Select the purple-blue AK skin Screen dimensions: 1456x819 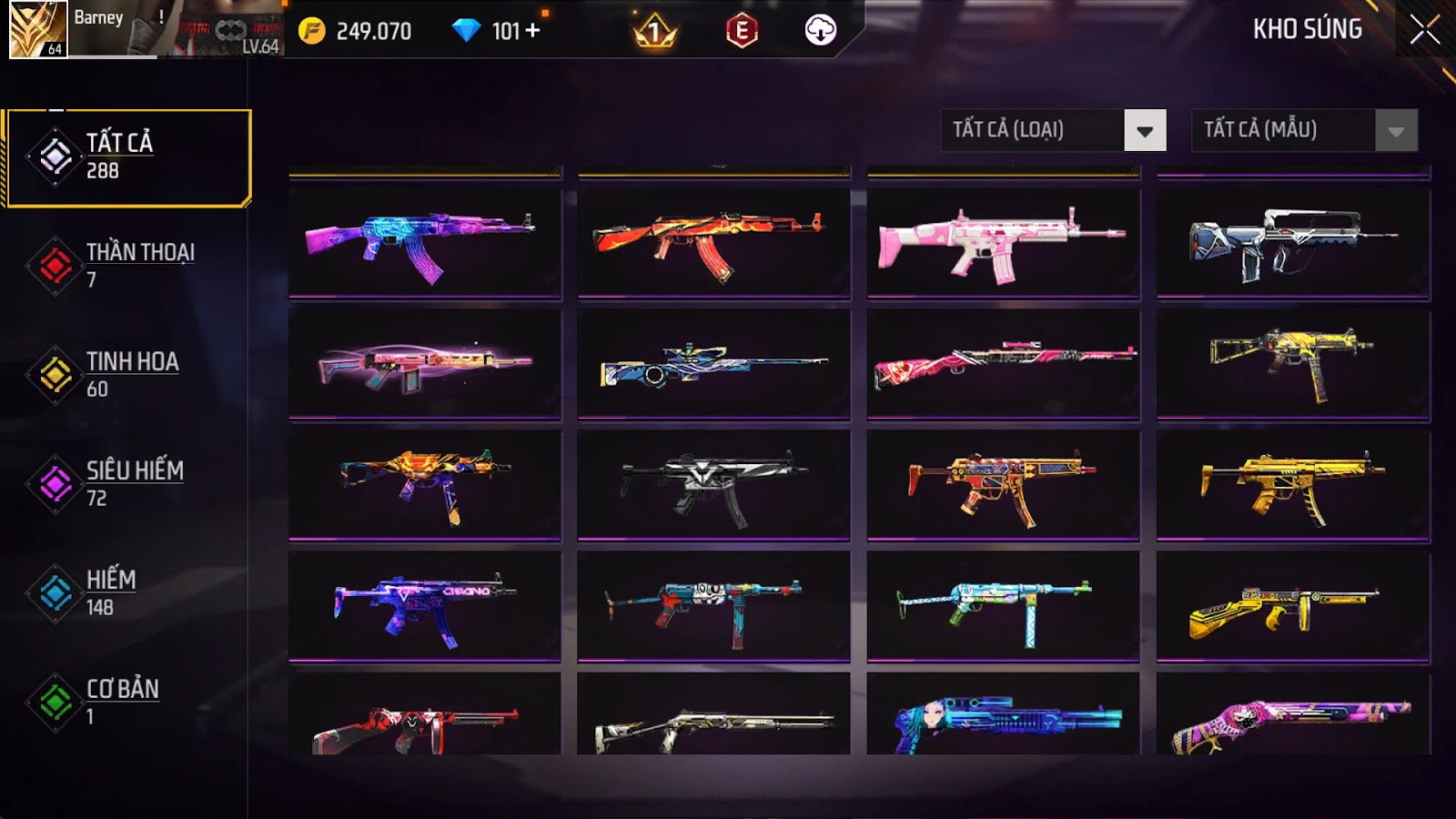[425, 243]
